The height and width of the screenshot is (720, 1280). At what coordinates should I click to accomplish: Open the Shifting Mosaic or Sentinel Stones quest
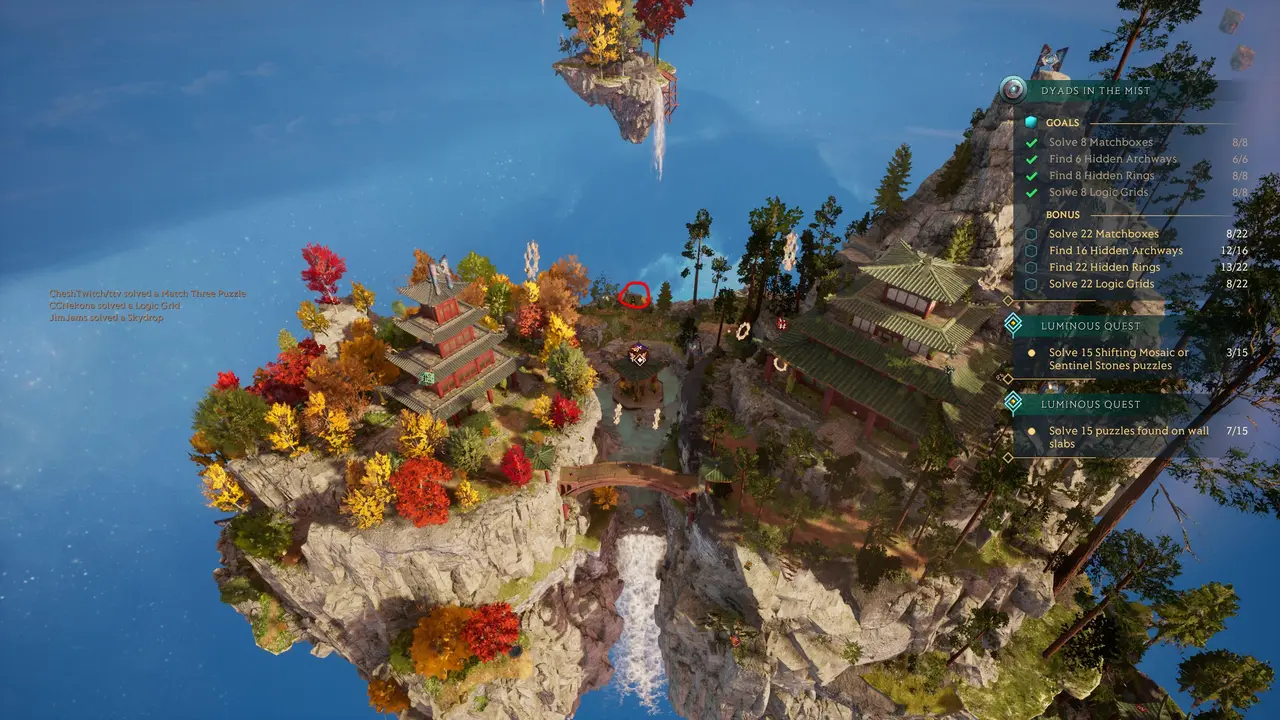pyautogui.click(x=1118, y=359)
